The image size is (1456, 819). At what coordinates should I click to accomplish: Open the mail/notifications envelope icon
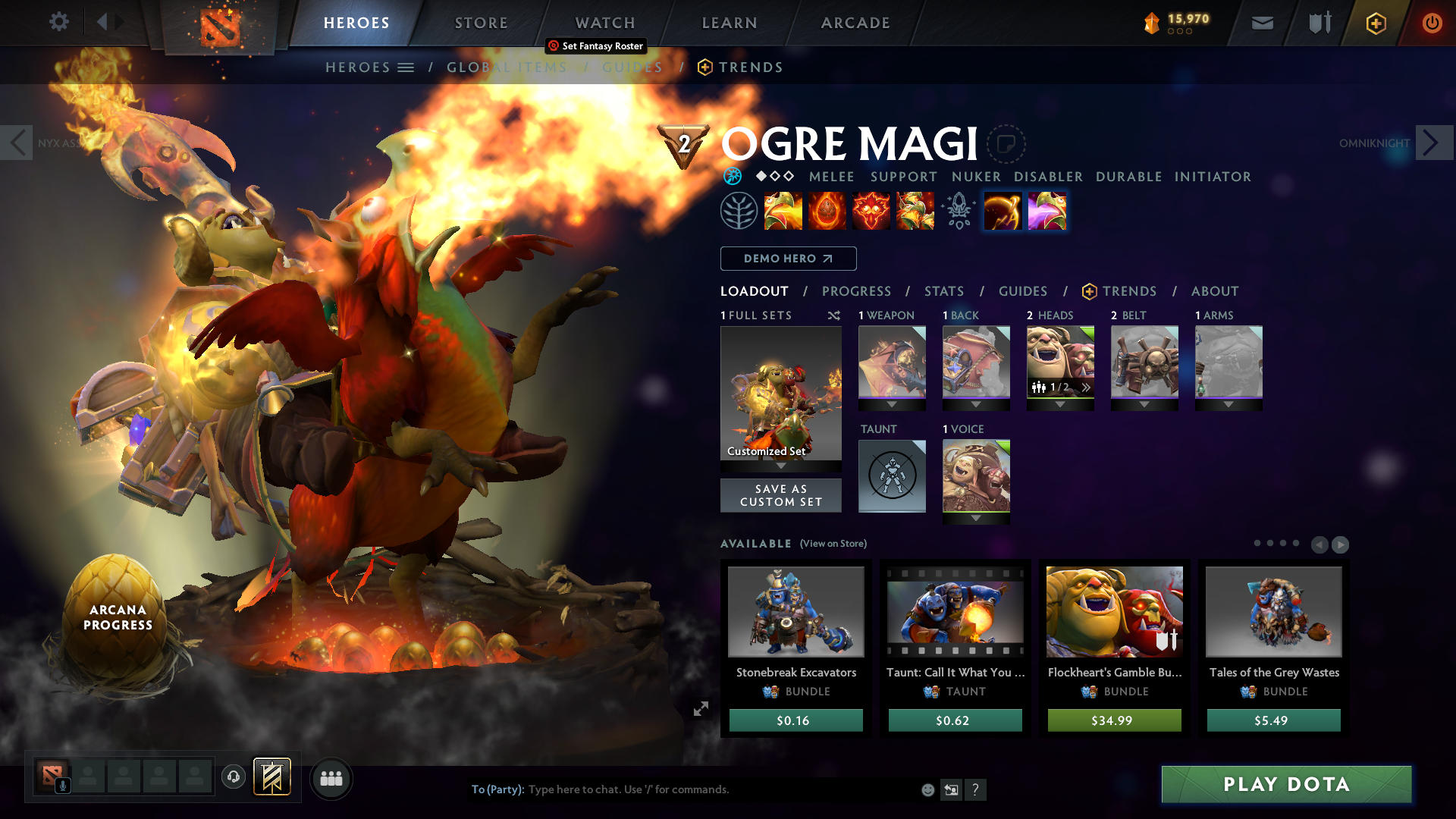(1262, 23)
